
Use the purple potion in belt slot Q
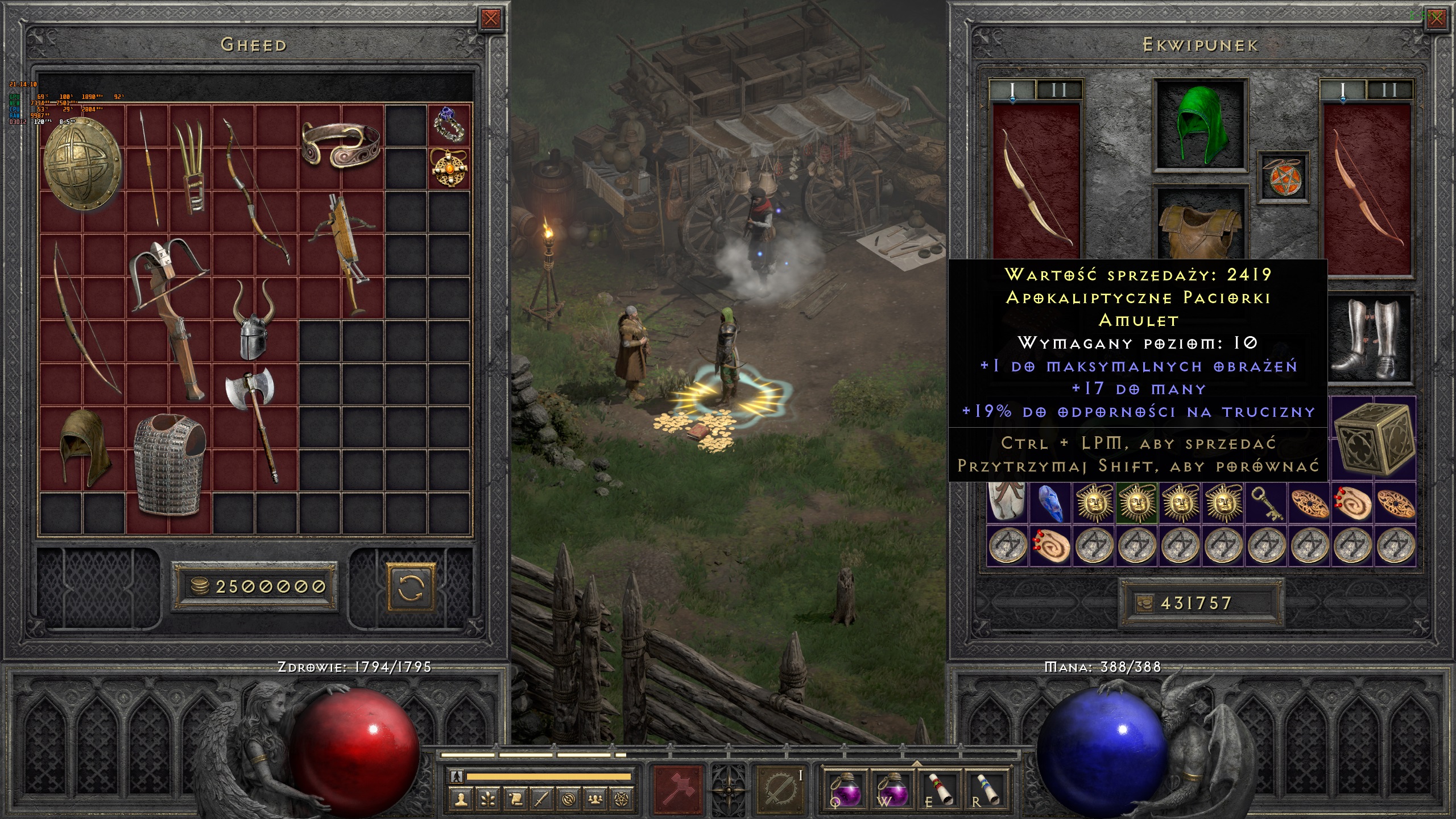point(845,789)
